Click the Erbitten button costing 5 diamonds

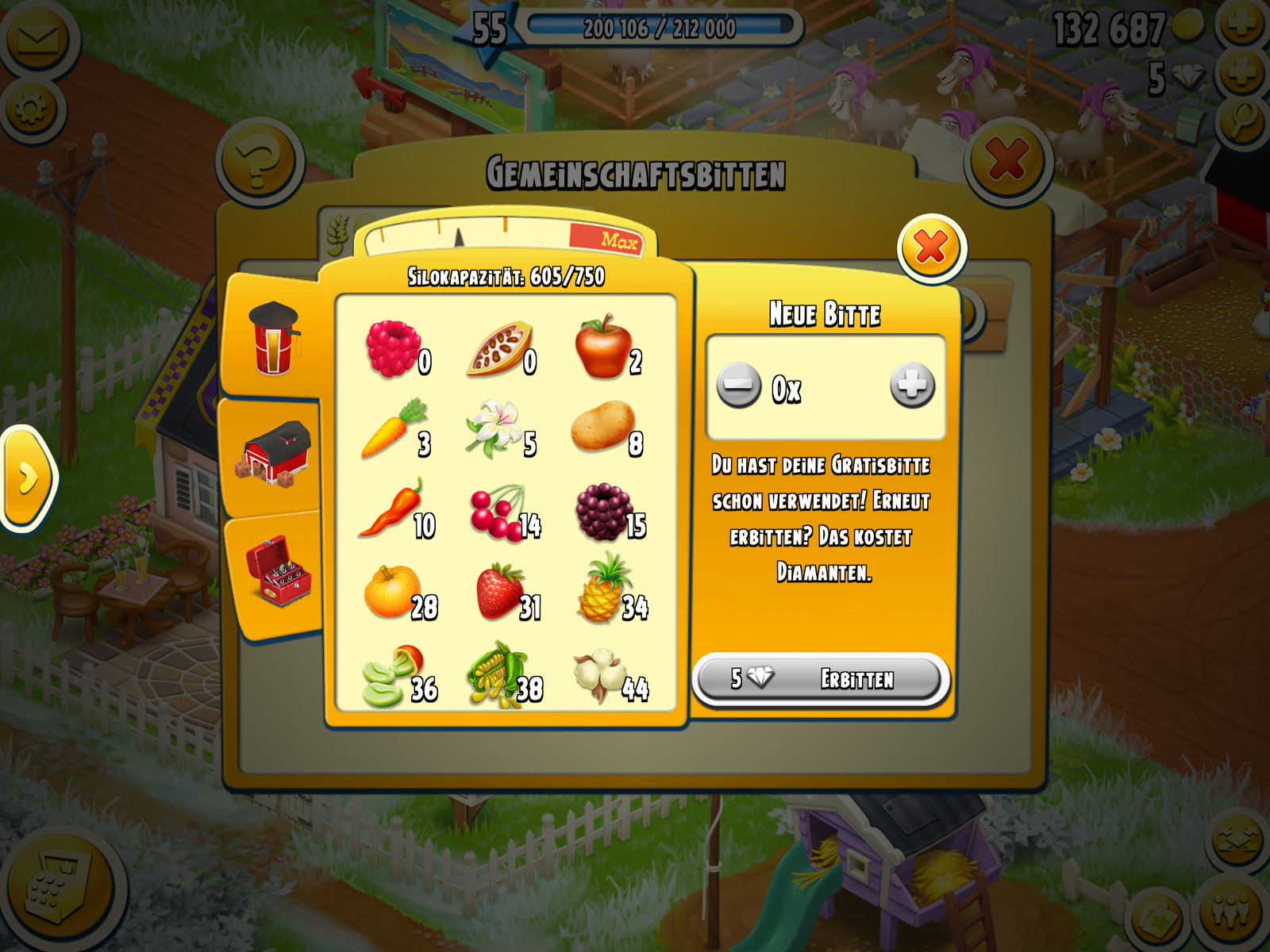(x=821, y=679)
